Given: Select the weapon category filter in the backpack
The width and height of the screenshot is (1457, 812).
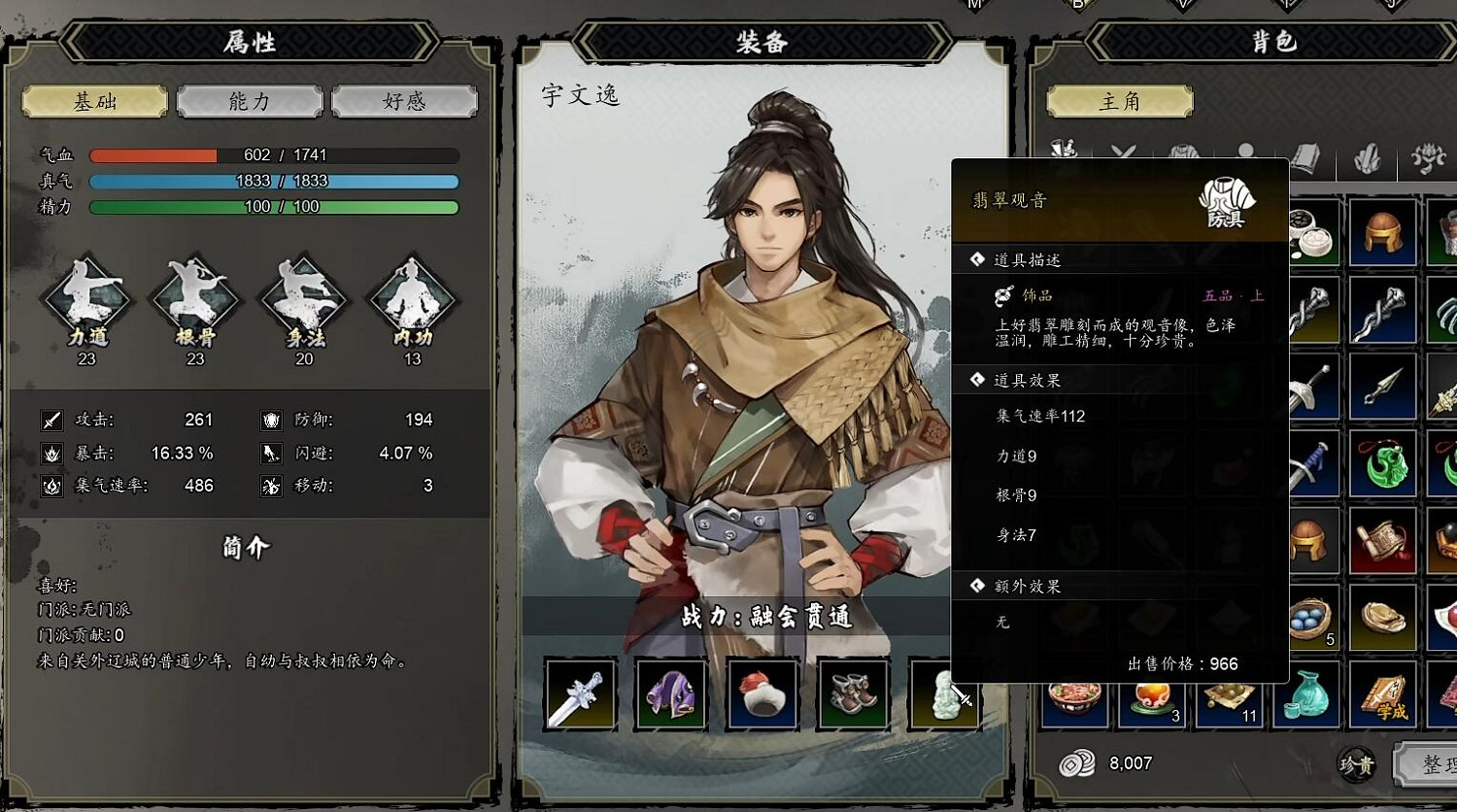Looking at the screenshot, I should coord(1122,151).
